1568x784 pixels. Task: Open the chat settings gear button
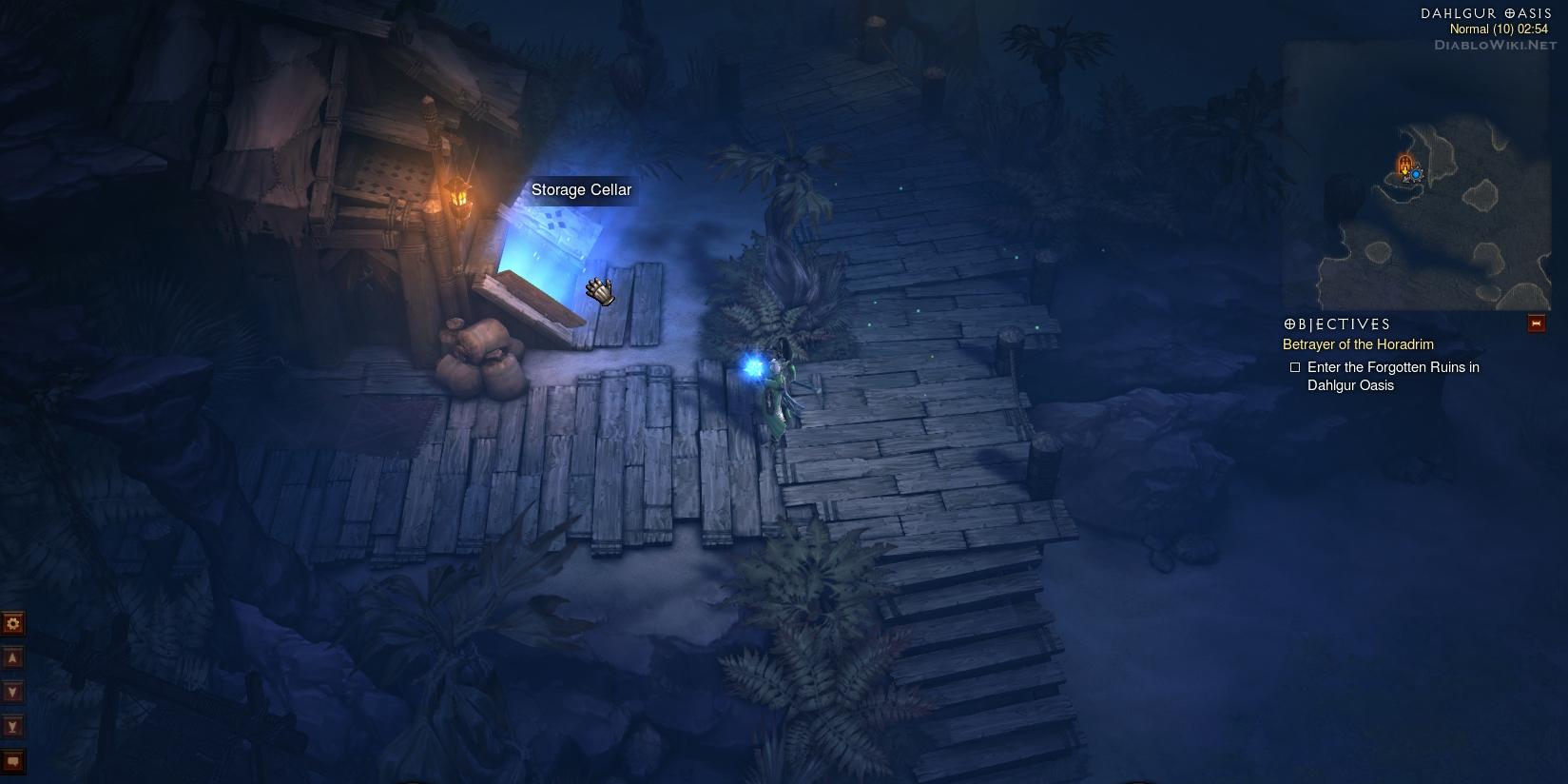click(13, 623)
